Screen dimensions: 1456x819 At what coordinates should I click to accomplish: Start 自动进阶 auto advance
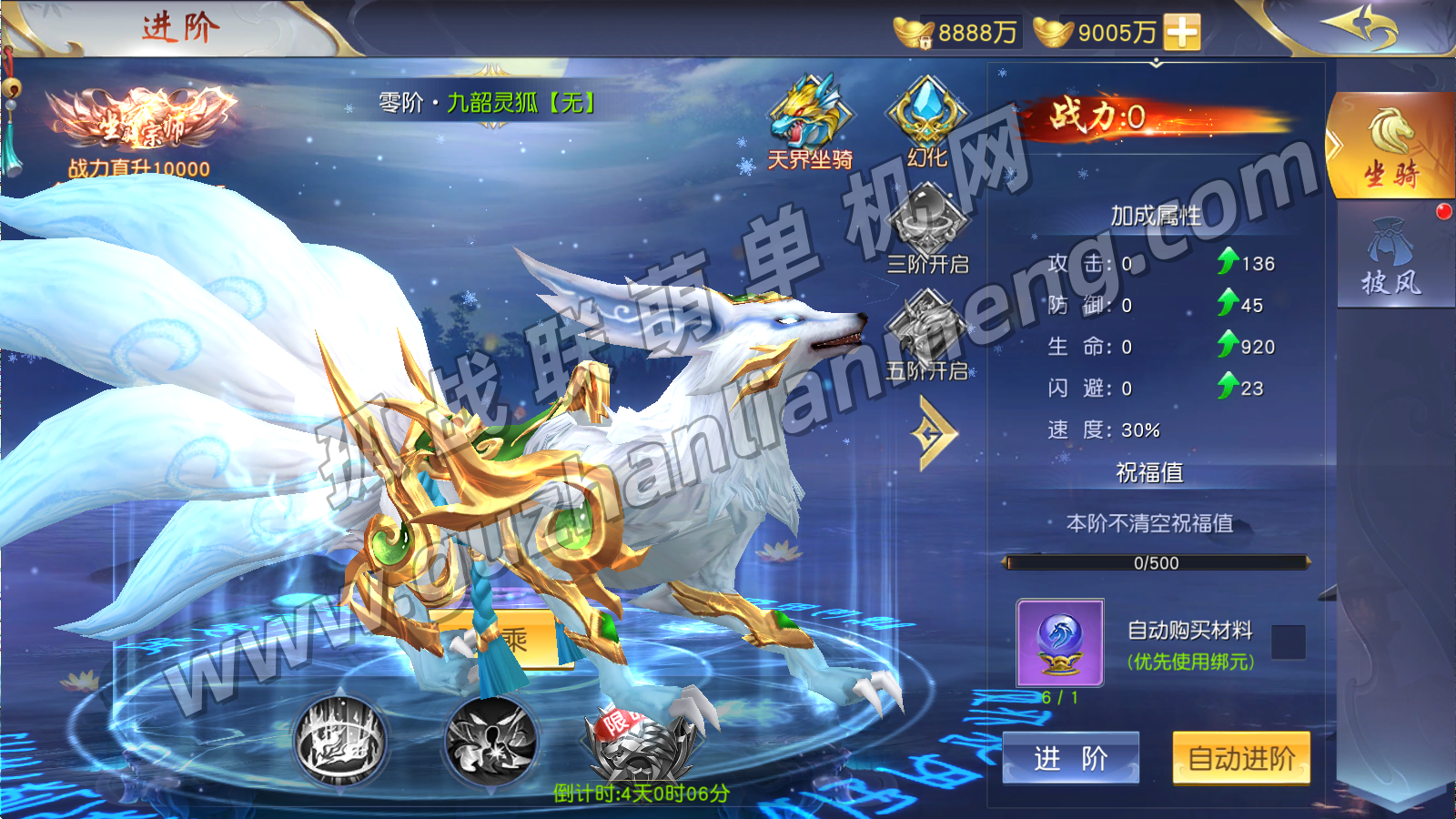coord(1240,757)
